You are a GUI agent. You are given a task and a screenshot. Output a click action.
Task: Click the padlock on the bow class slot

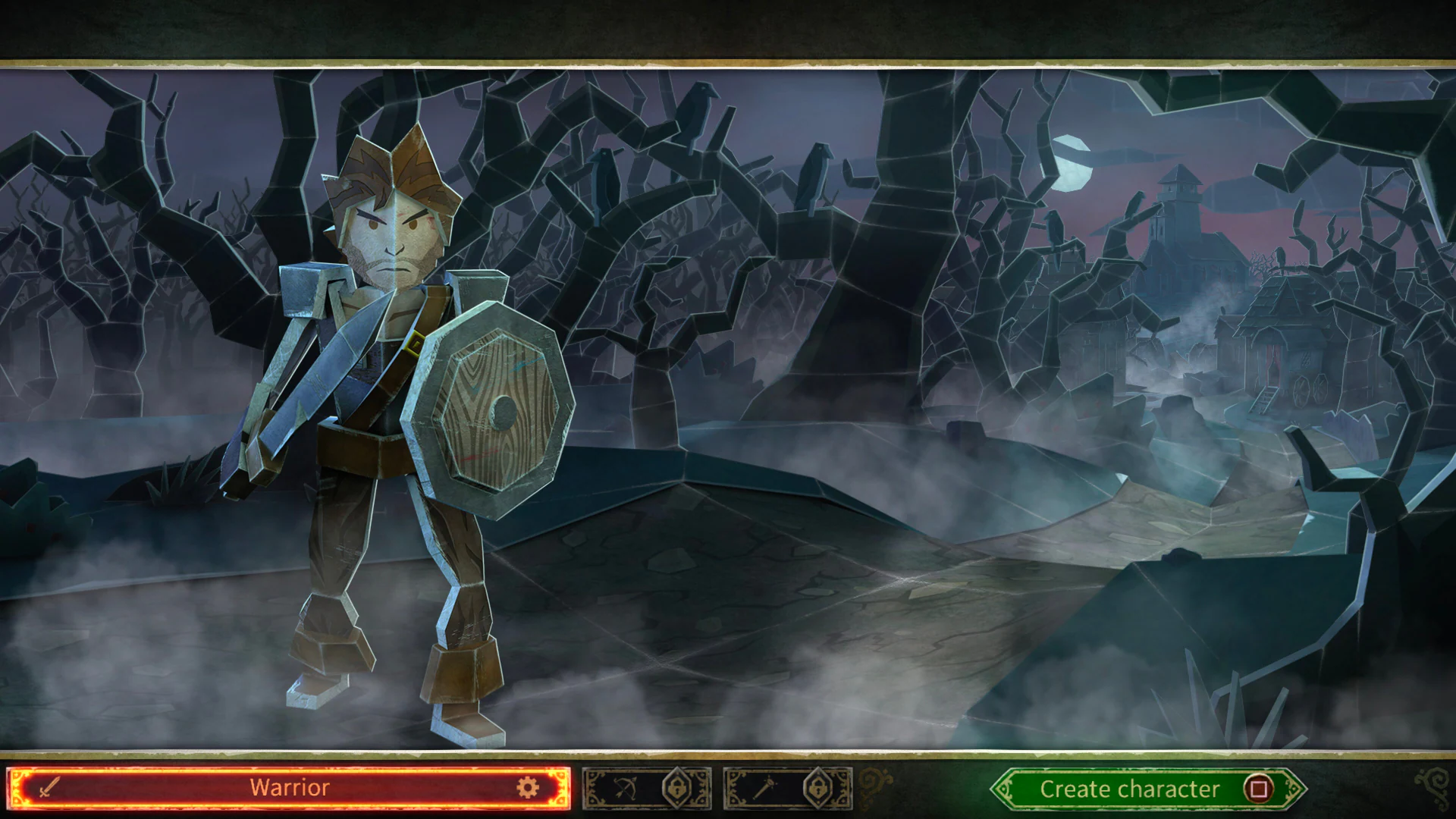tap(677, 788)
